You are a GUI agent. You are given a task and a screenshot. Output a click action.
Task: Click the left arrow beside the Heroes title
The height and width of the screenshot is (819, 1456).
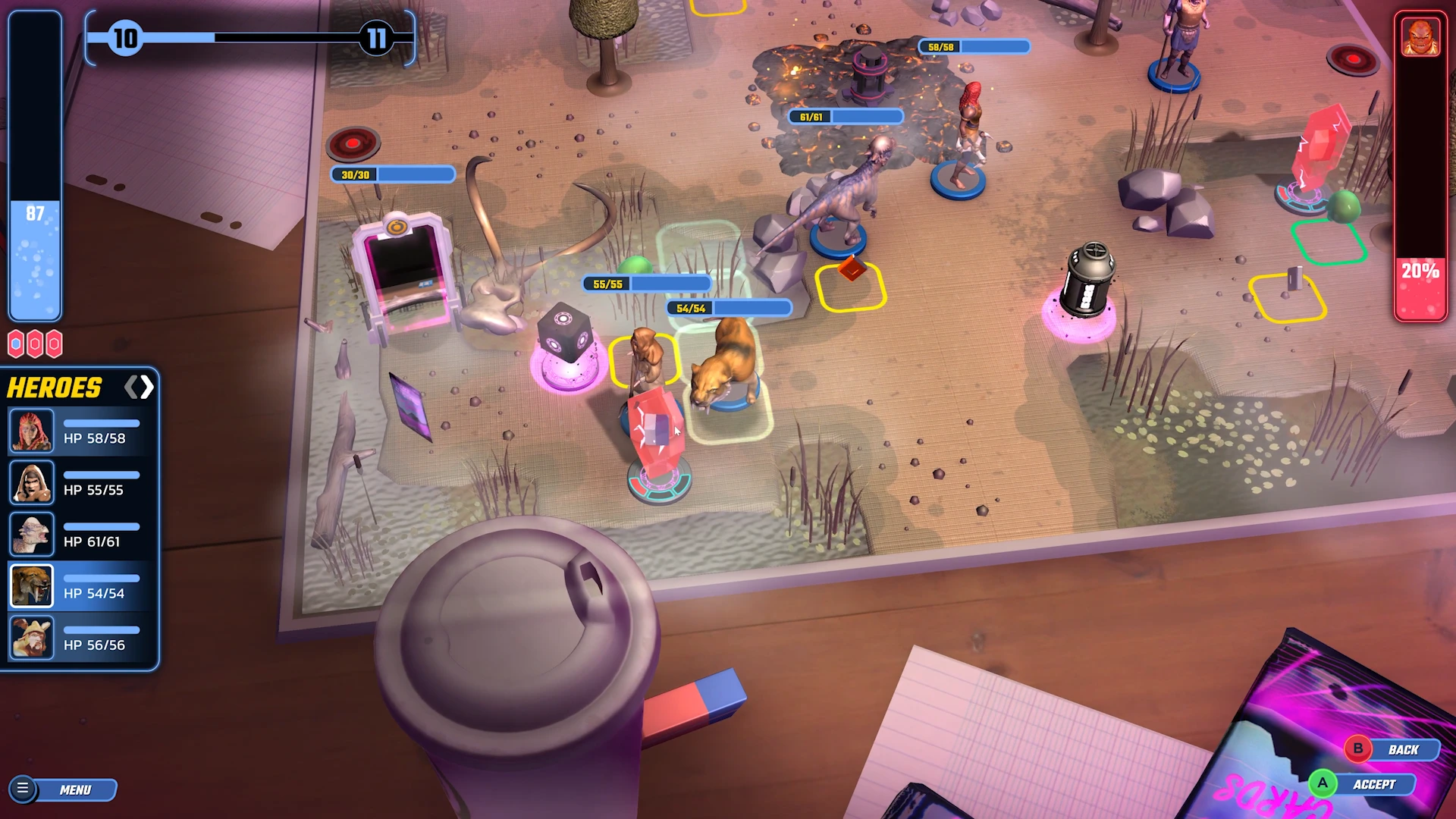(x=130, y=388)
